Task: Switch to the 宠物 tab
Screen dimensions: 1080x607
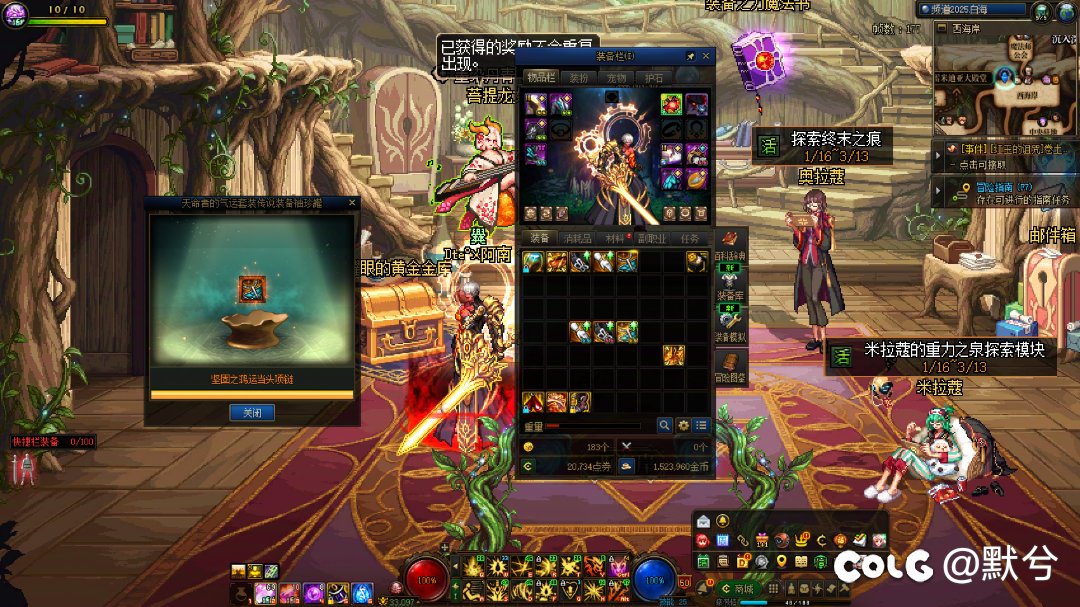Action: tap(616, 78)
